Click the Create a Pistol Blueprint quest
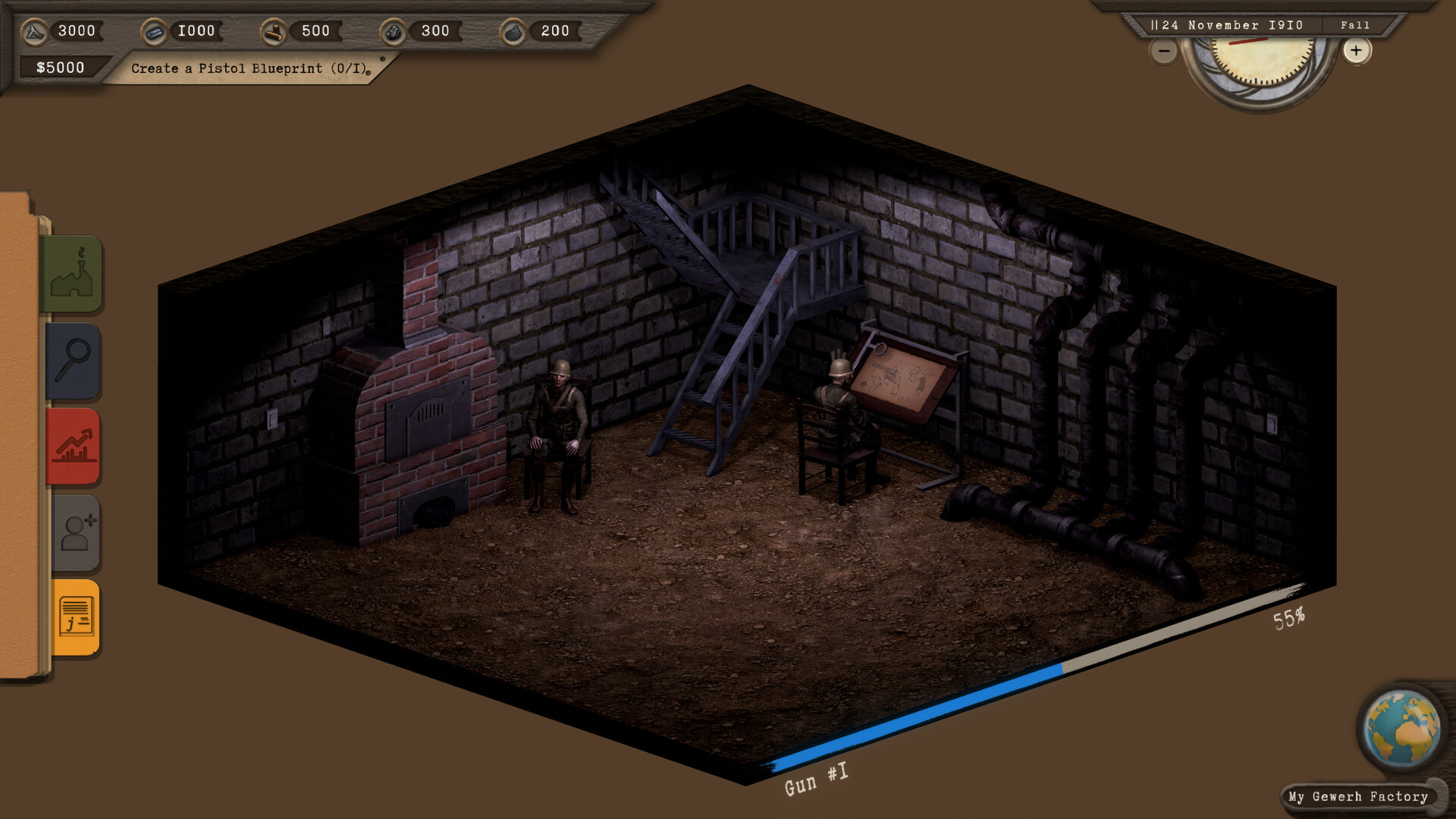The width and height of the screenshot is (1456, 819). [248, 68]
